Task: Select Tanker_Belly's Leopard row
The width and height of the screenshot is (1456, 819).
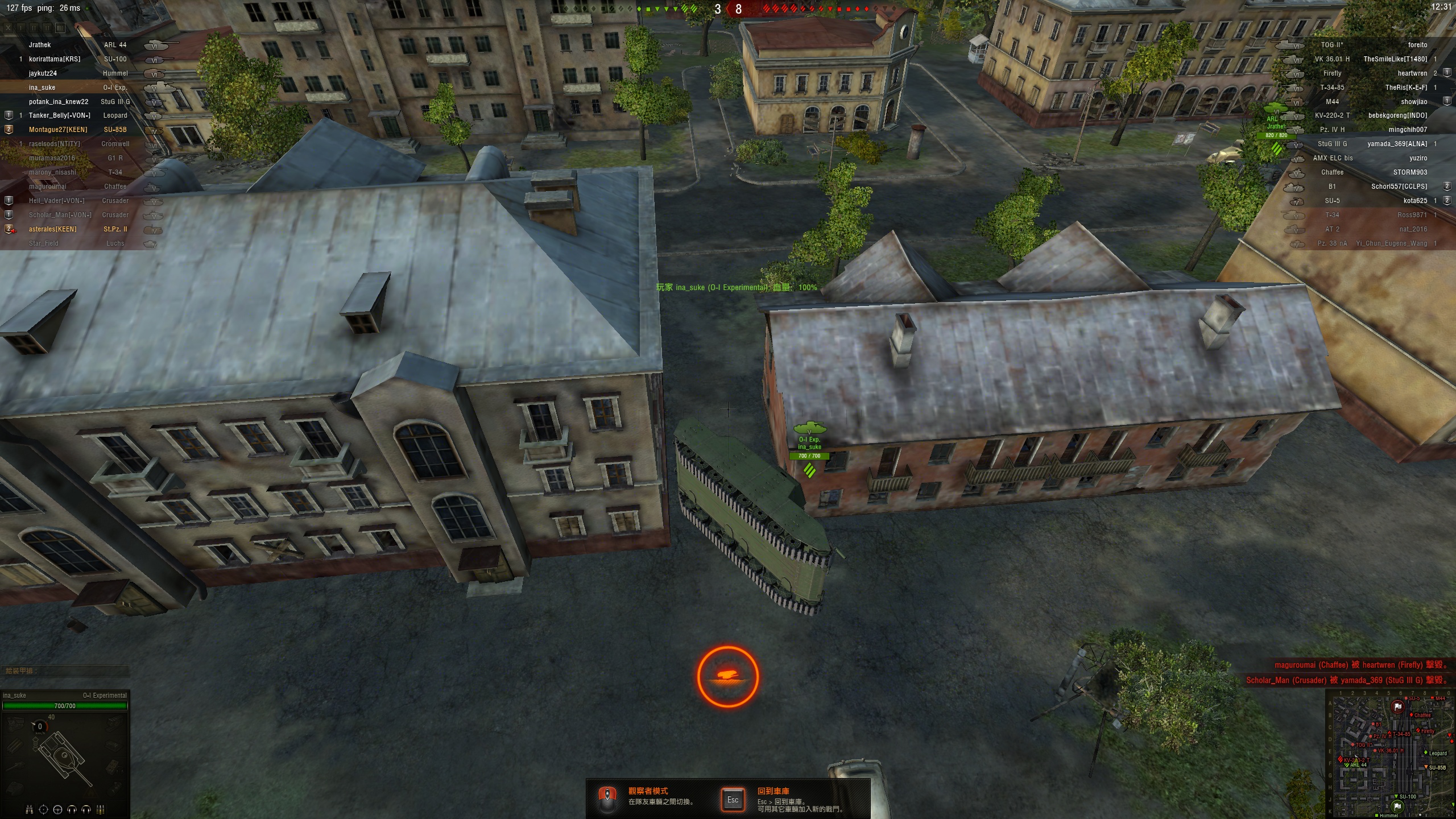Action: point(80,115)
